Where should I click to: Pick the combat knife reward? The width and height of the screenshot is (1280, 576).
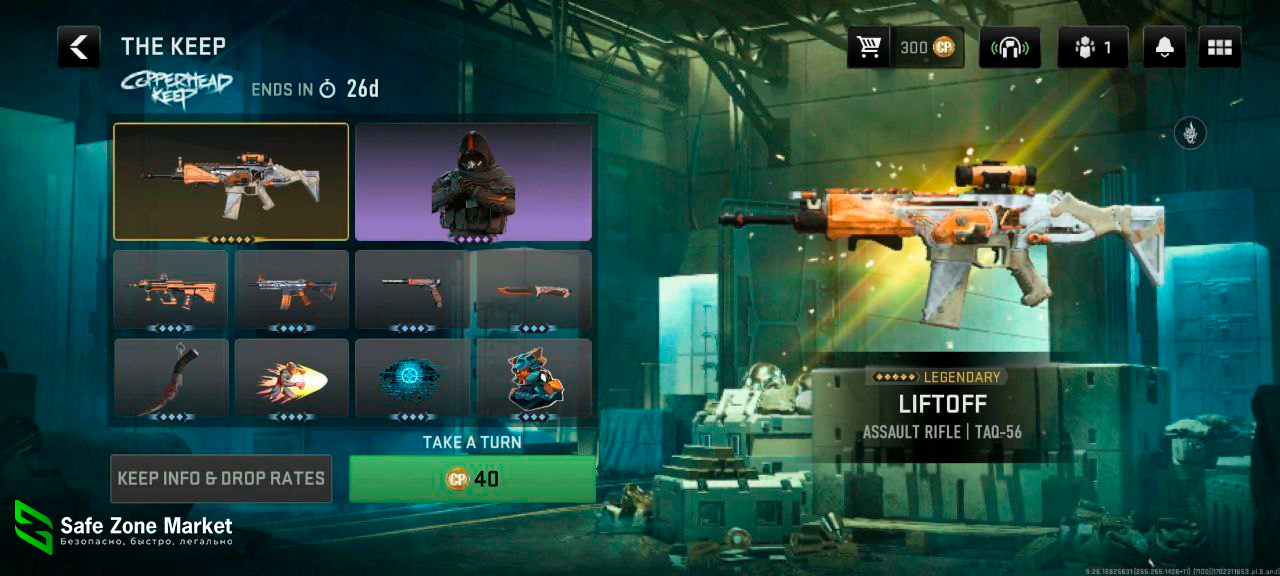point(533,289)
